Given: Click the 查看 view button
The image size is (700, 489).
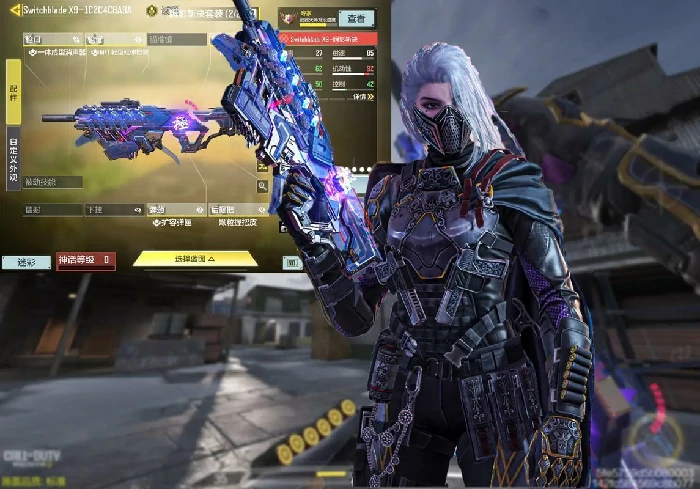Looking at the screenshot, I should [355, 18].
